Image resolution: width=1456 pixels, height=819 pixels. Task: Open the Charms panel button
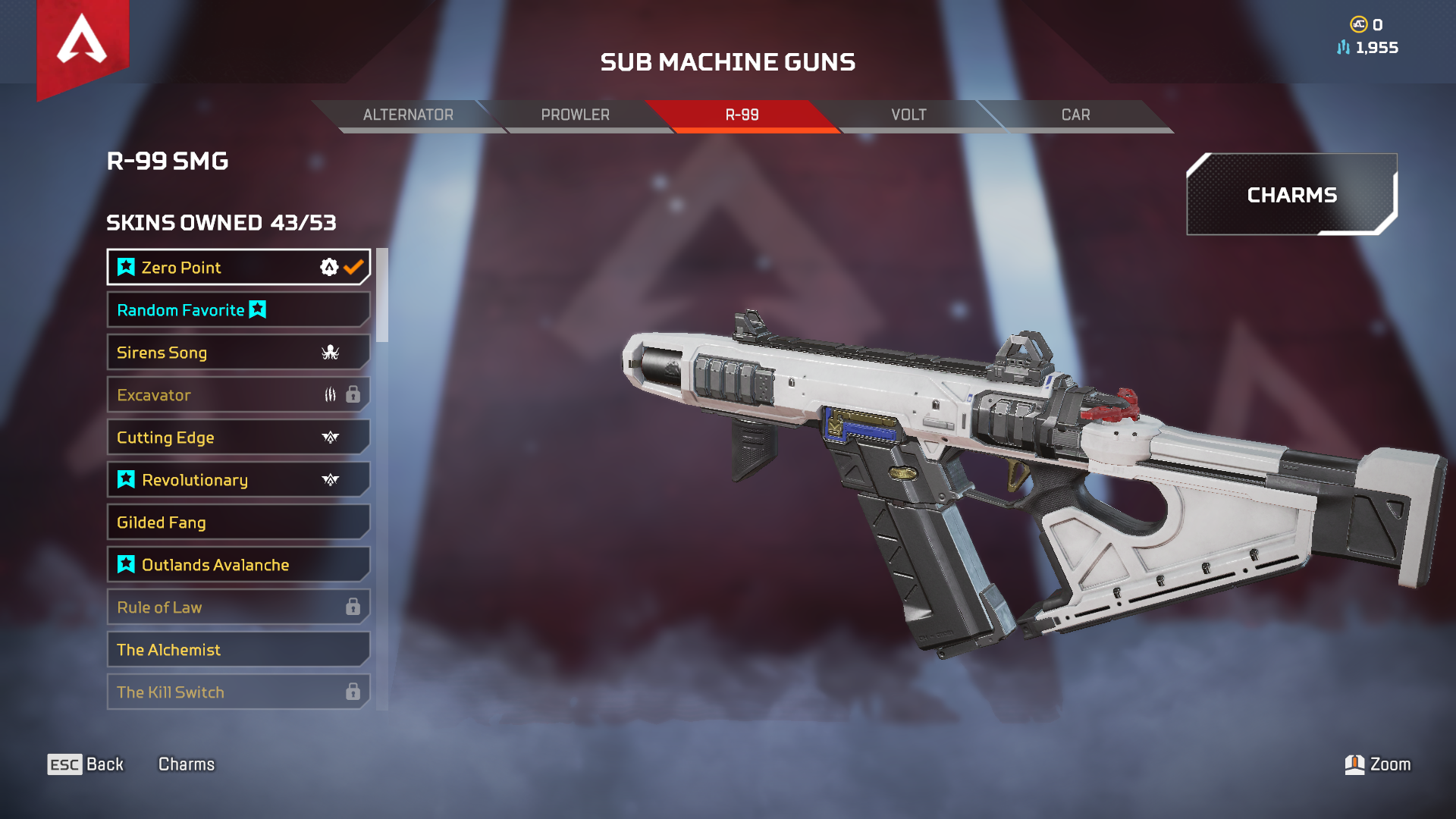1291,195
